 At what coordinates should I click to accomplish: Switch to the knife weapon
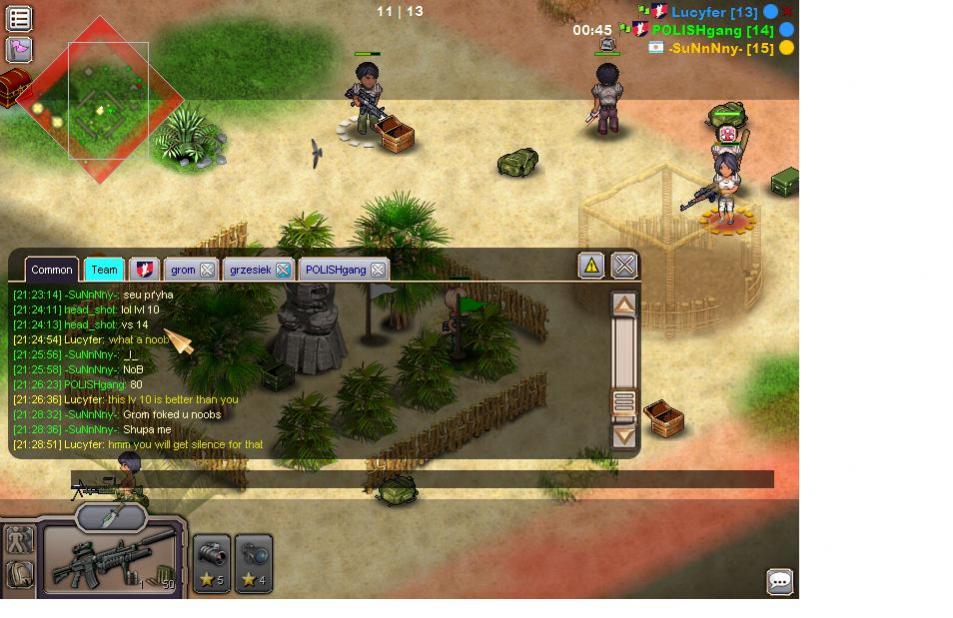[111, 516]
